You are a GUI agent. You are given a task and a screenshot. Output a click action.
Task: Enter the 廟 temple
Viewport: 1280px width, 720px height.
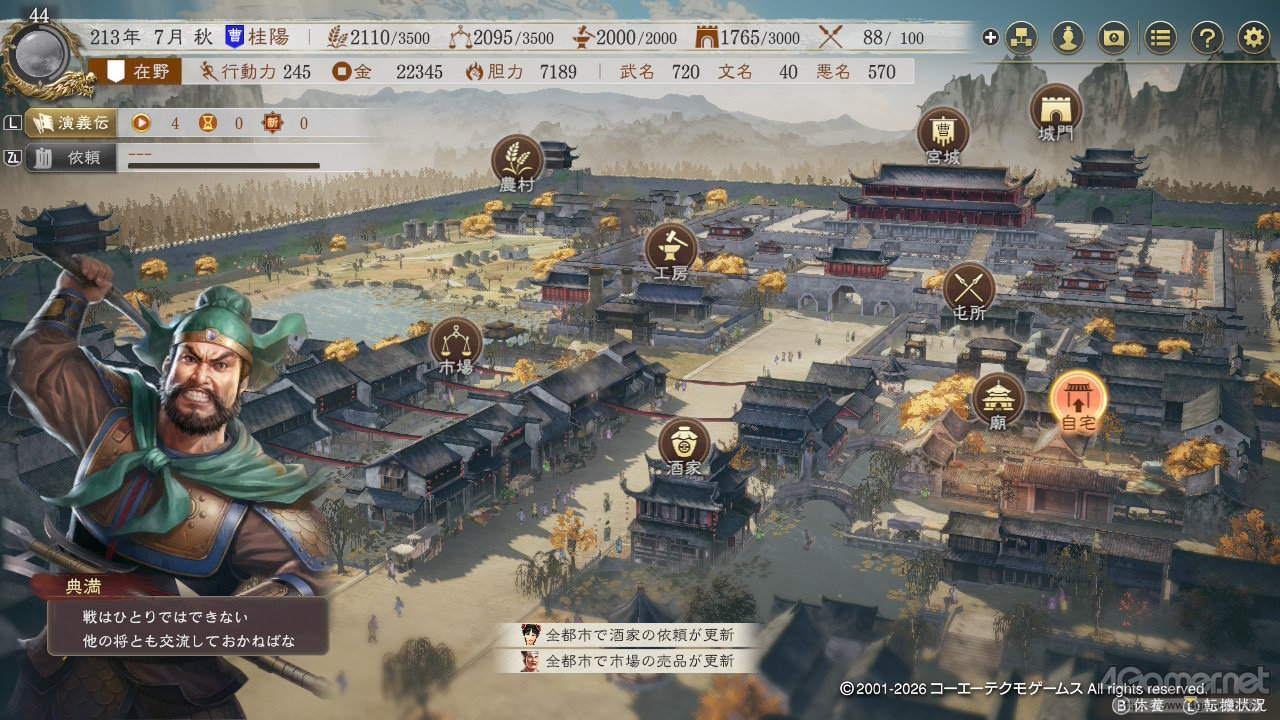[998, 399]
